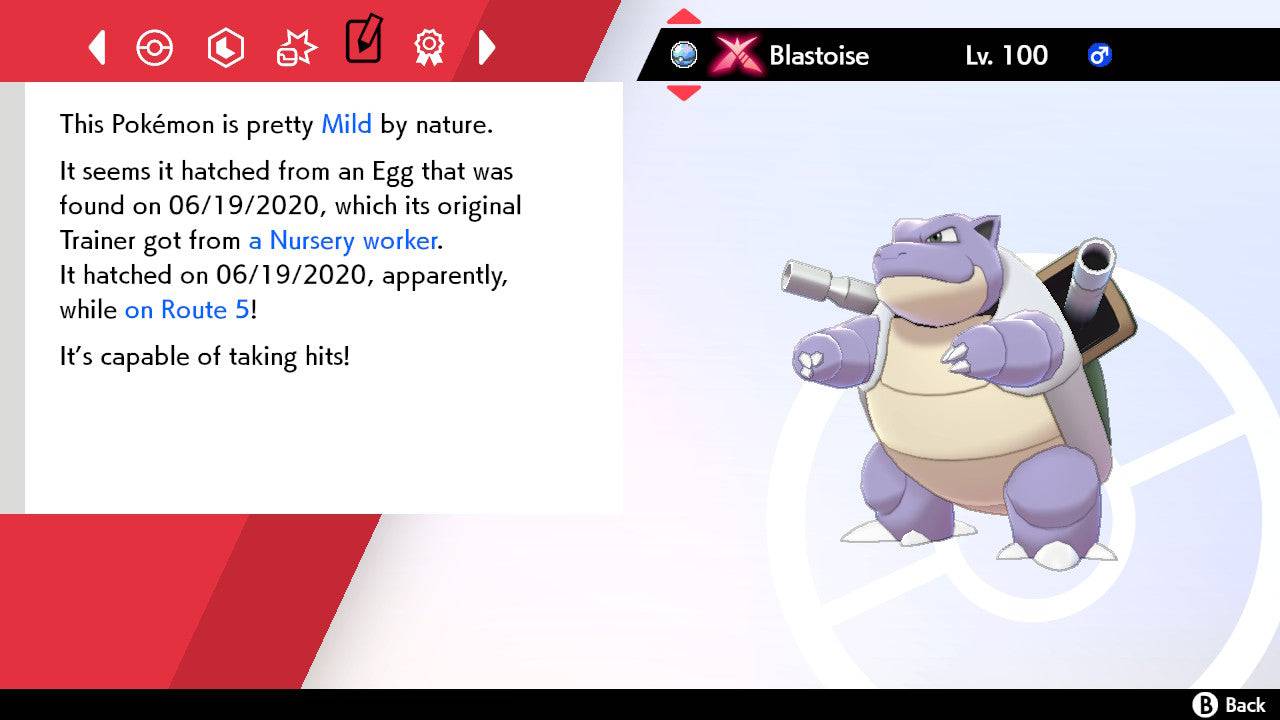The width and height of the screenshot is (1280, 720).
Task: Click the Dive Ball icon next to Blastoise
Action: (685, 56)
